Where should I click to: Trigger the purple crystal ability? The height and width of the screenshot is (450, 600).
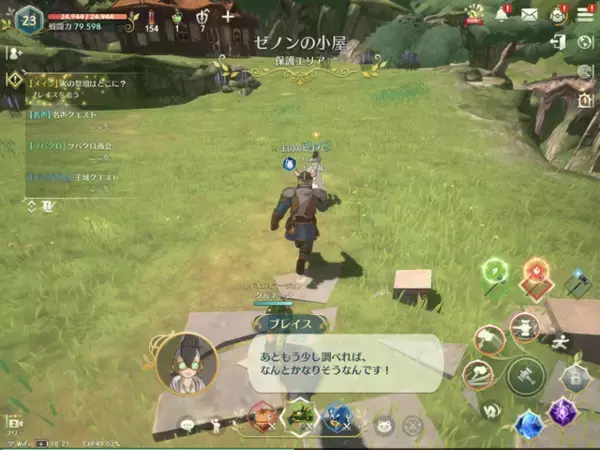(563, 410)
